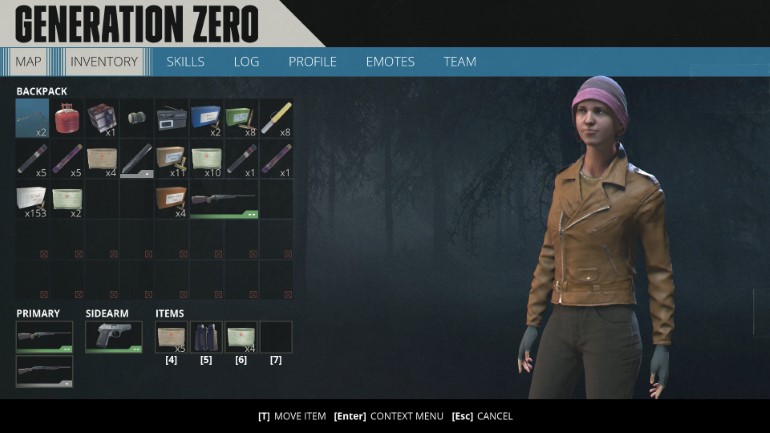The width and height of the screenshot is (770, 433).
Task: Open the LOG tab
Action: 246,62
